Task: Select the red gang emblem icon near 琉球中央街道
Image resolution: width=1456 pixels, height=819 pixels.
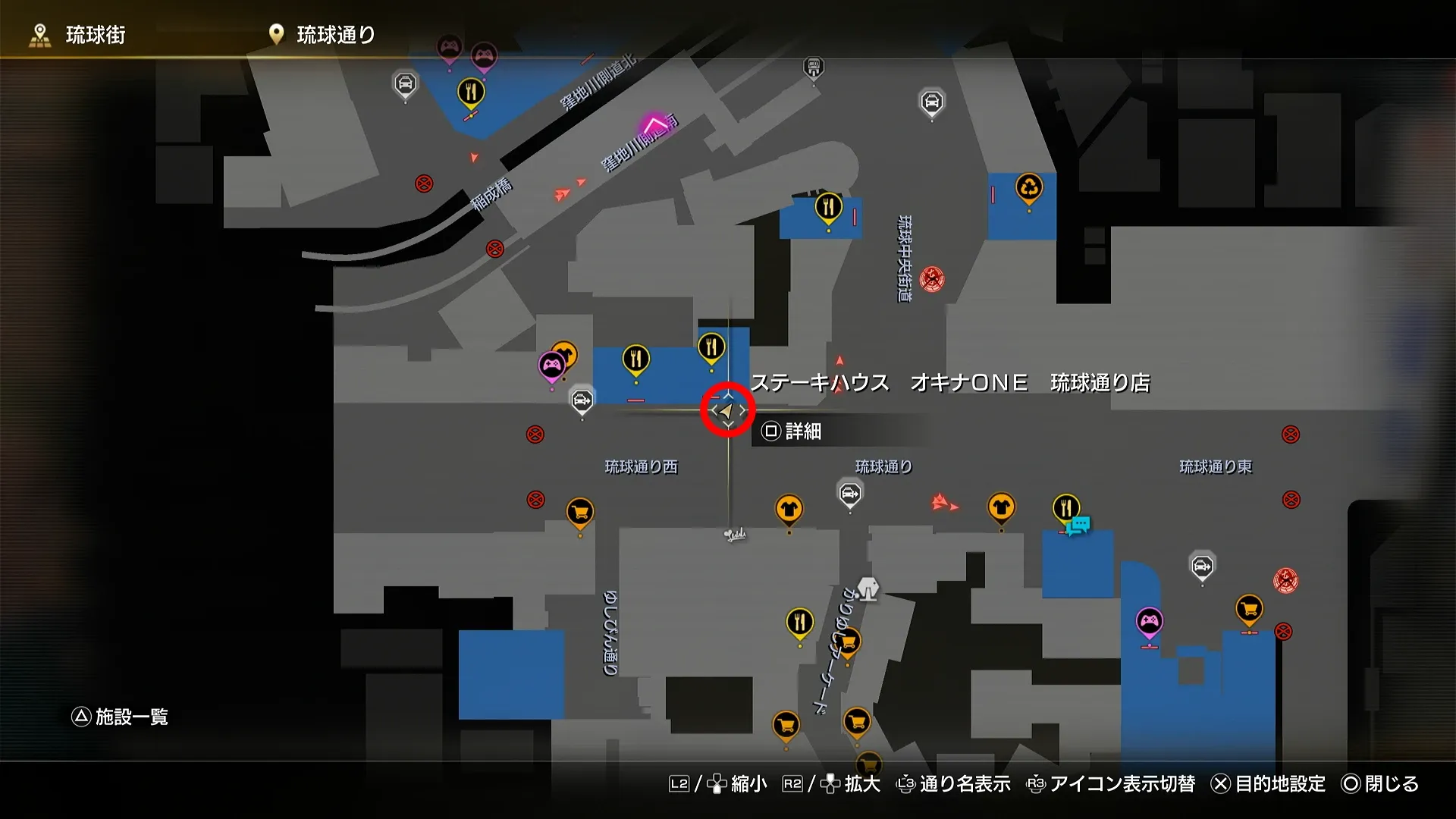Action: (931, 279)
